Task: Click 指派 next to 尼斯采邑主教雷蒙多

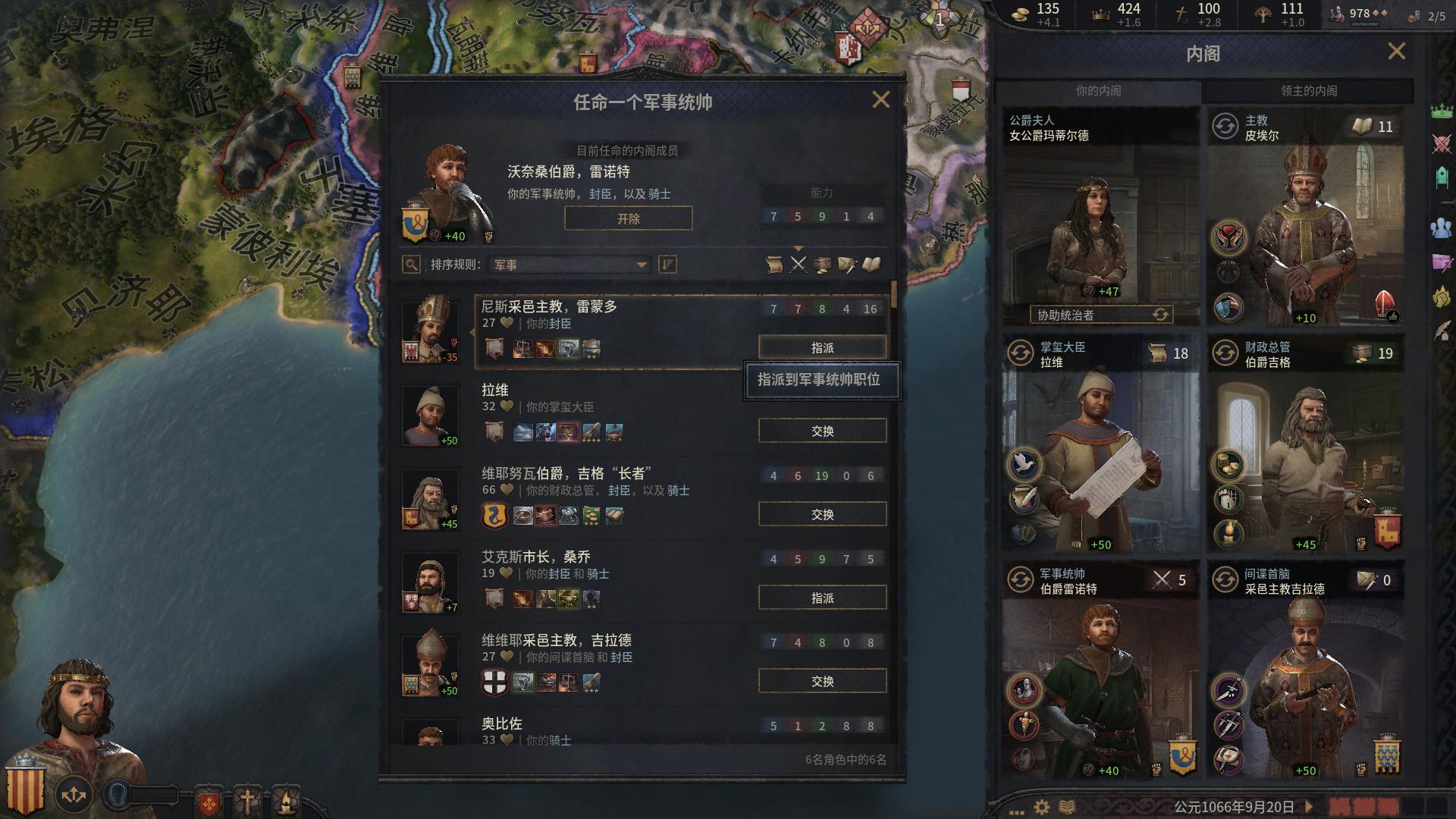Action: [x=824, y=346]
